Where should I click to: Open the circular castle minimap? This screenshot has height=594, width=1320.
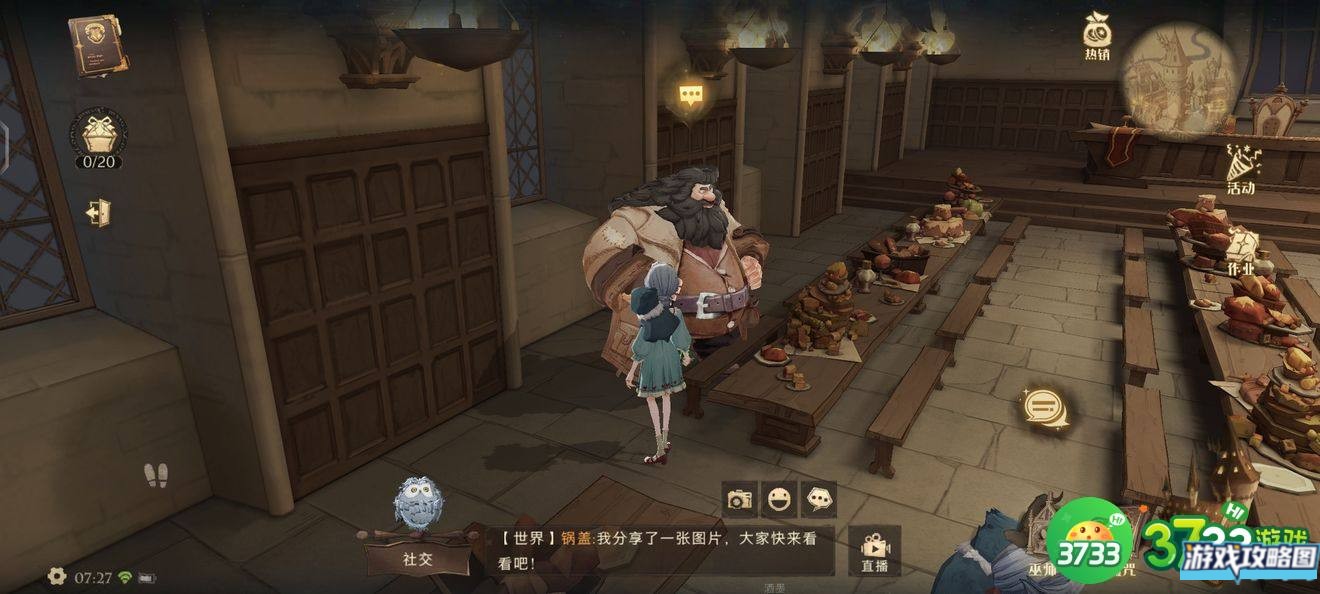coord(1179,78)
